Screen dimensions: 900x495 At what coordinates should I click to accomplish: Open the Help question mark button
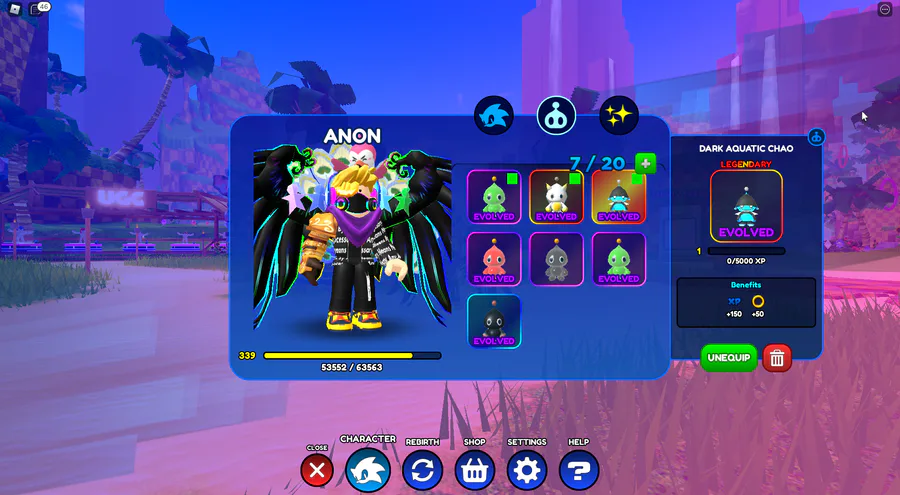[579, 470]
